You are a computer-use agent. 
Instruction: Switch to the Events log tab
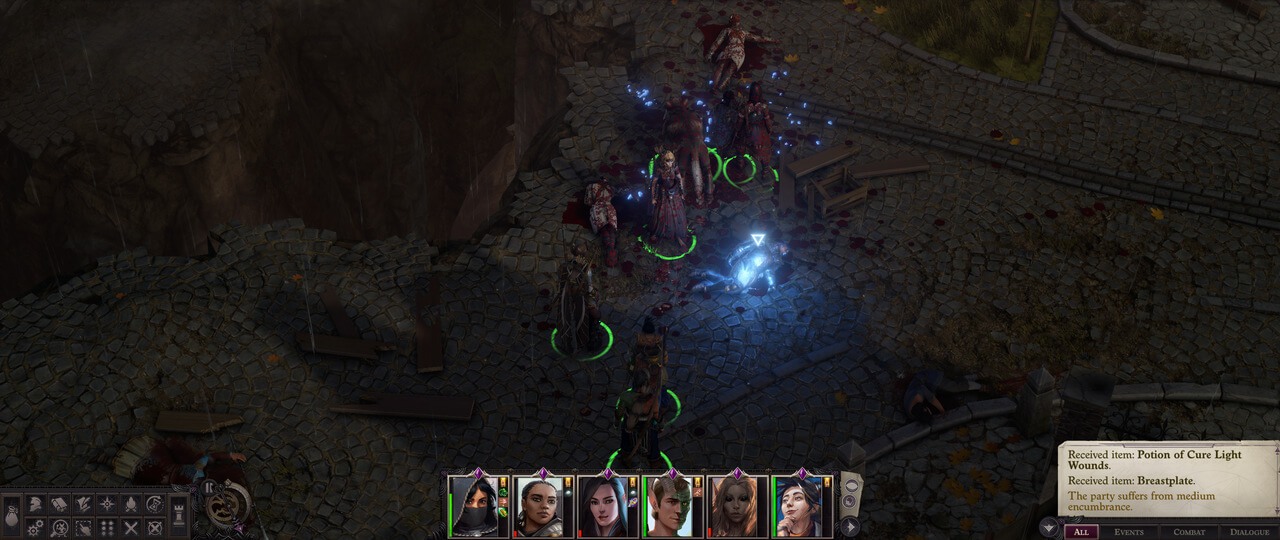click(x=1129, y=532)
